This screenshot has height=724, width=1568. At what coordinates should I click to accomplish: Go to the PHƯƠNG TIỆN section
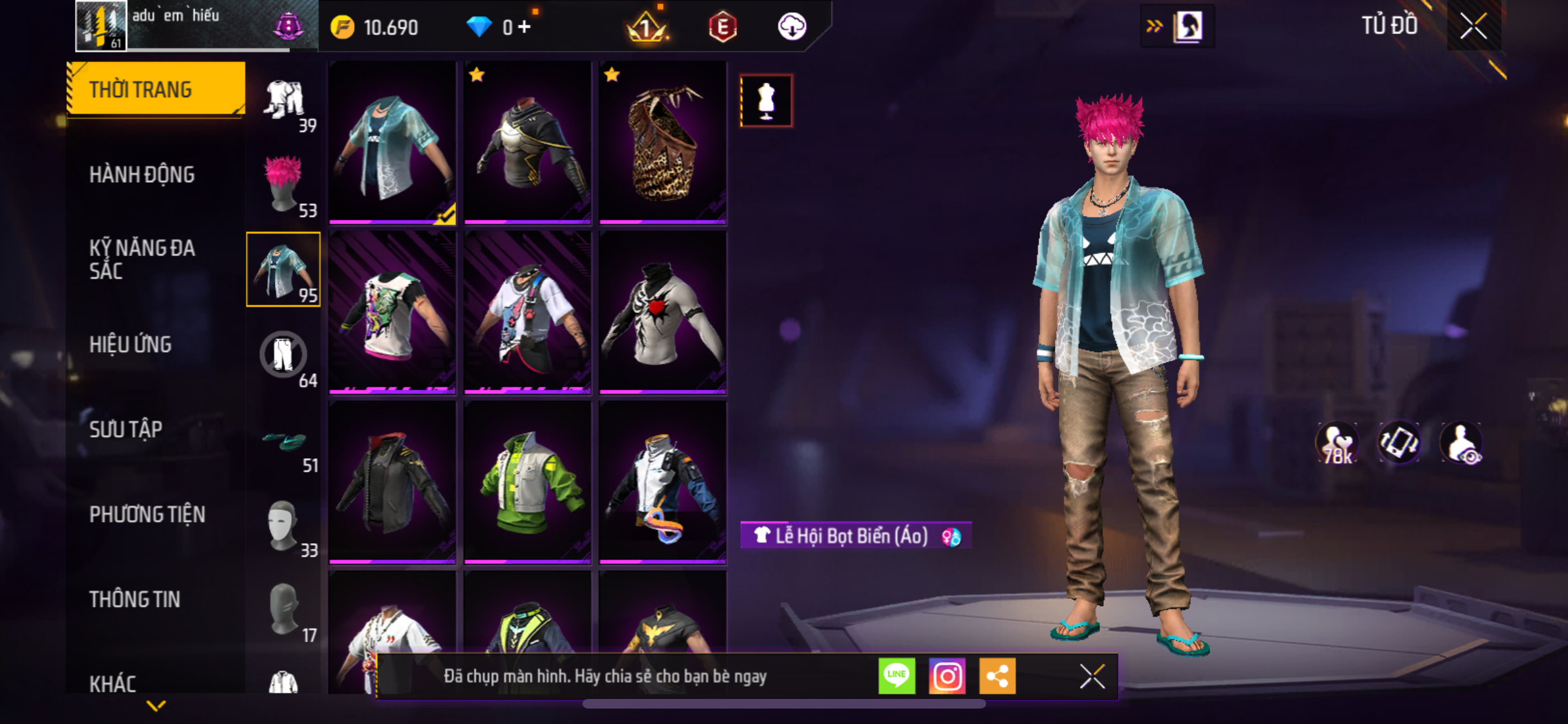coord(147,514)
